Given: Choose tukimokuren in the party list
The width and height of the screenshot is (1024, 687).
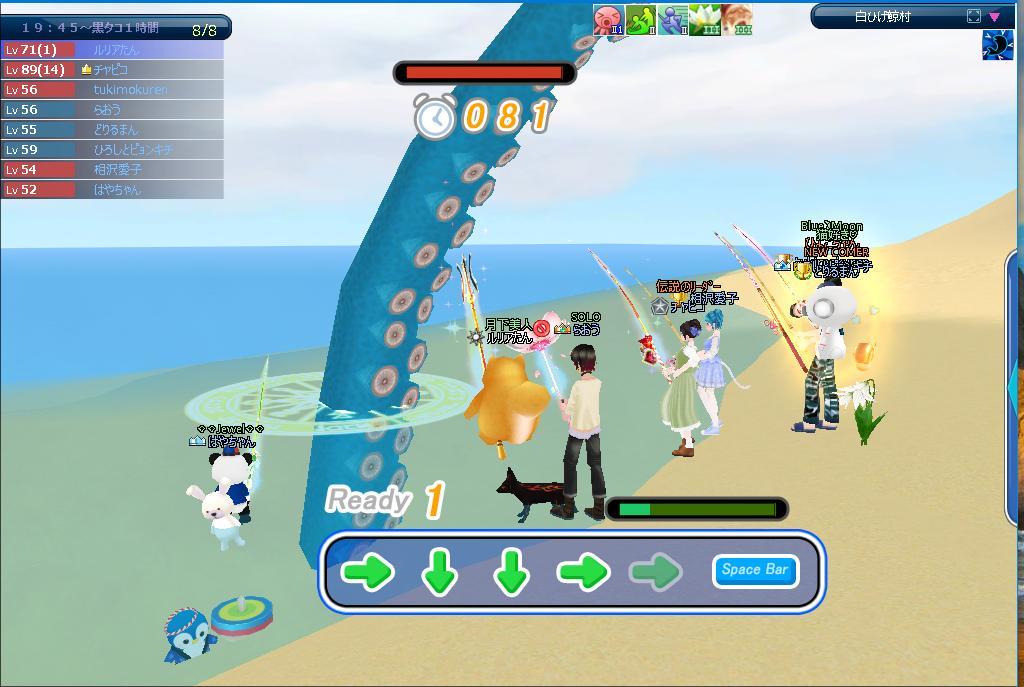Looking at the screenshot, I should (x=112, y=89).
